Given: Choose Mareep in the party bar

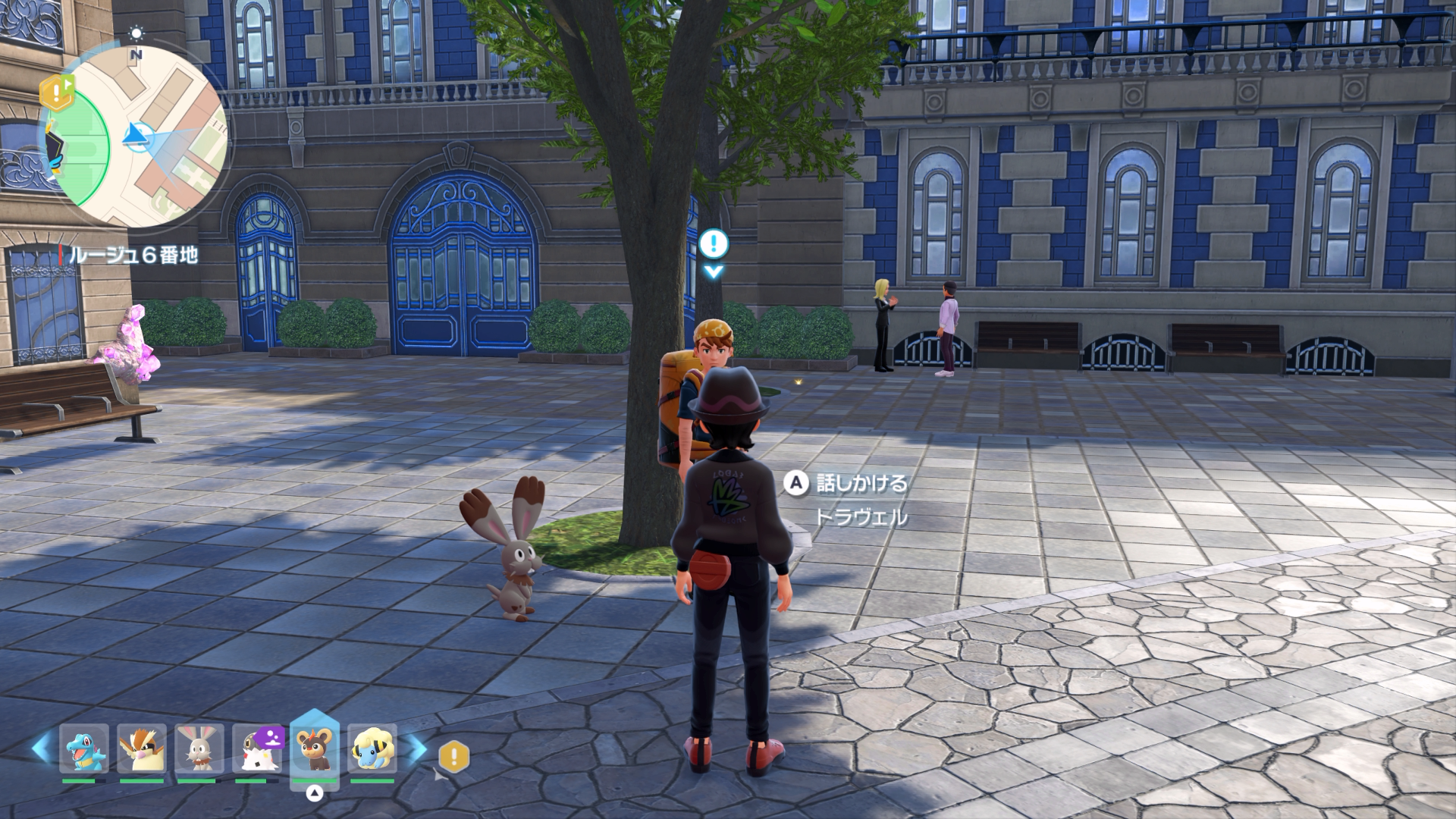Looking at the screenshot, I should point(372,748).
